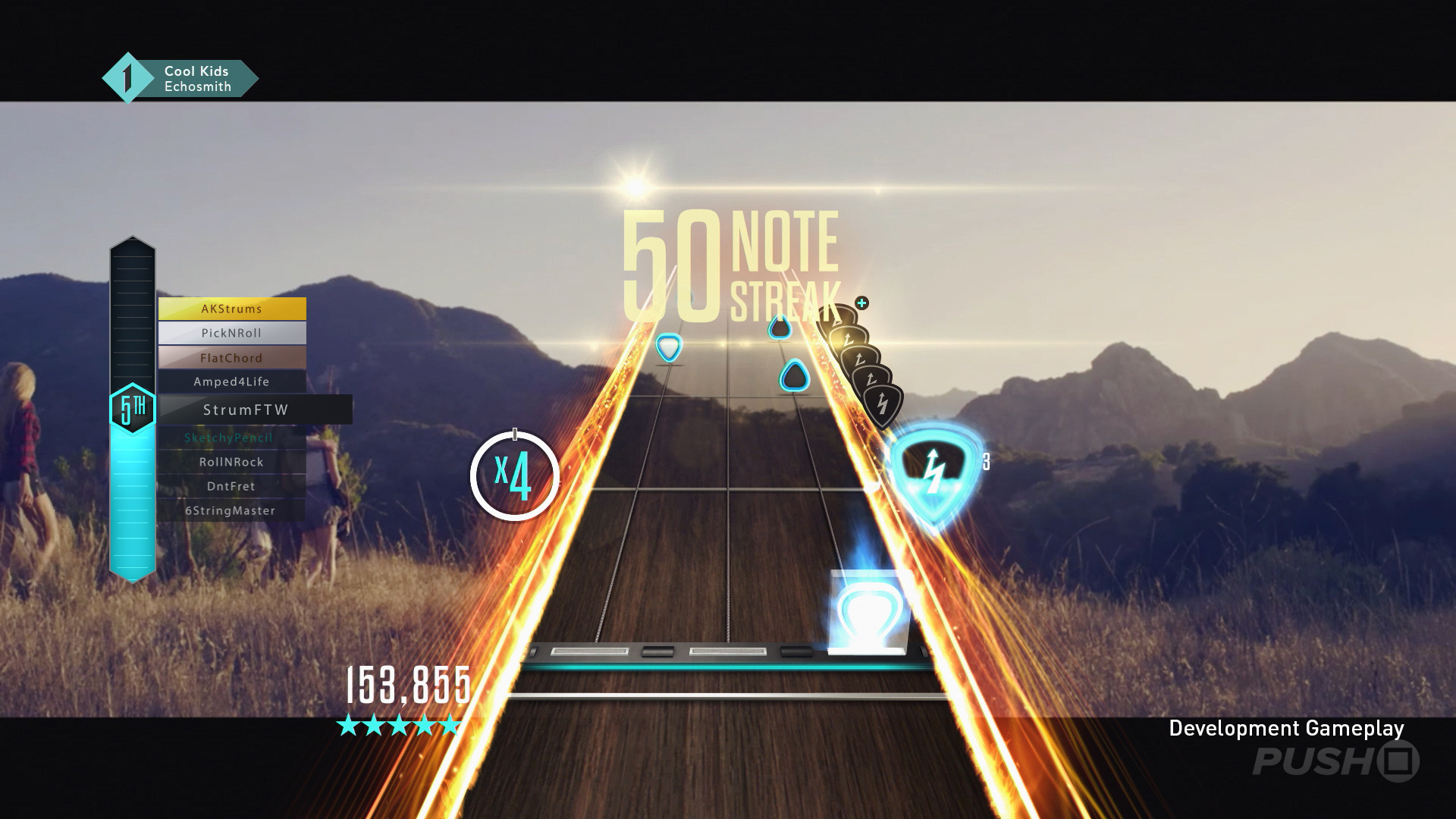Open the Cool Kids song title banner
Screen dimensions: 1456x819
click(x=196, y=71)
